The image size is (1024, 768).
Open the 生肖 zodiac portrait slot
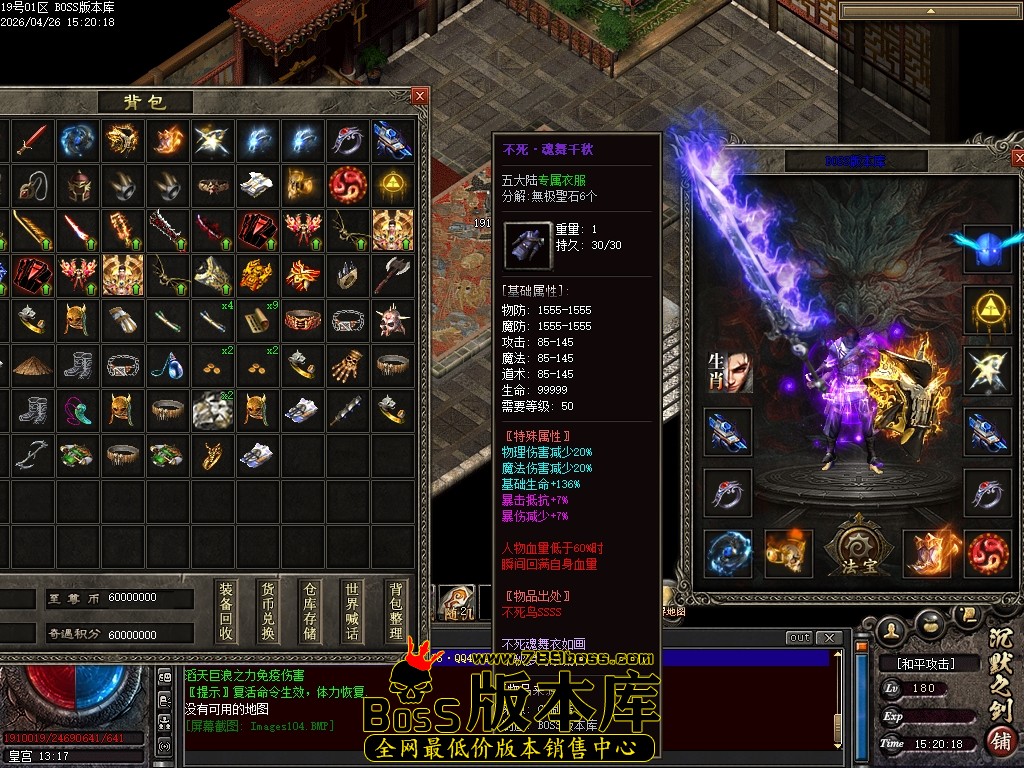tap(728, 371)
